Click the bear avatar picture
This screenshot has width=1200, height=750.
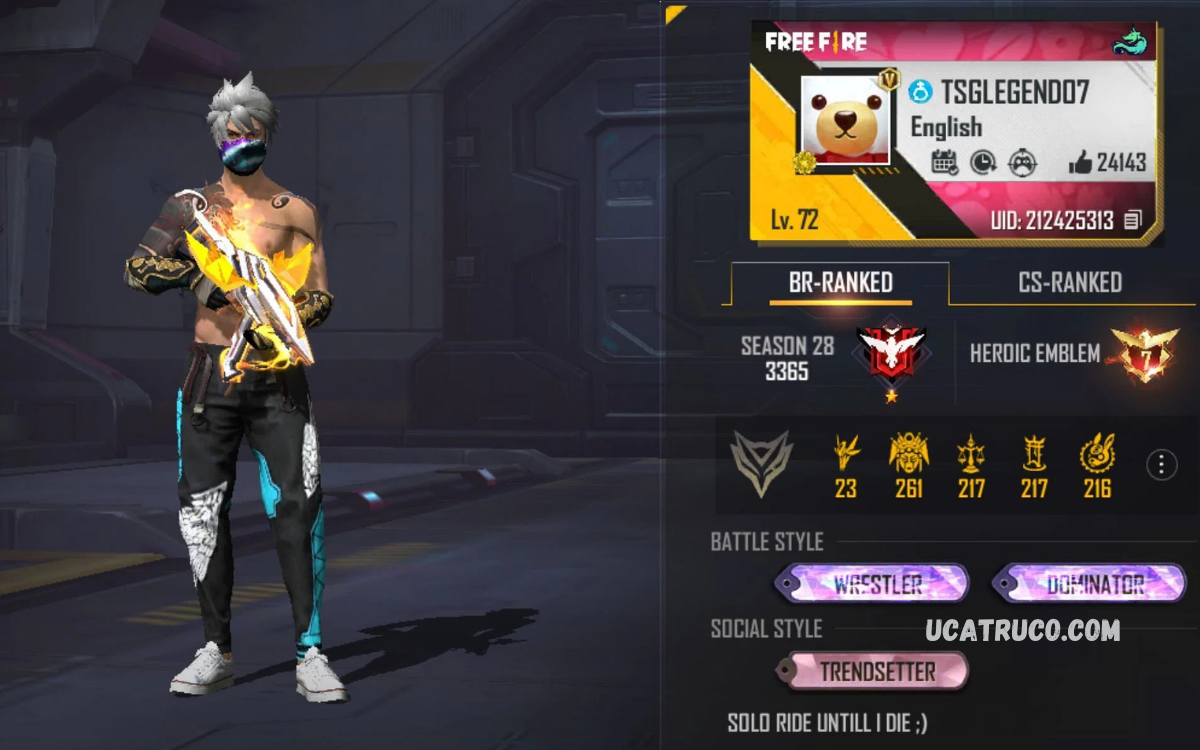pos(845,119)
